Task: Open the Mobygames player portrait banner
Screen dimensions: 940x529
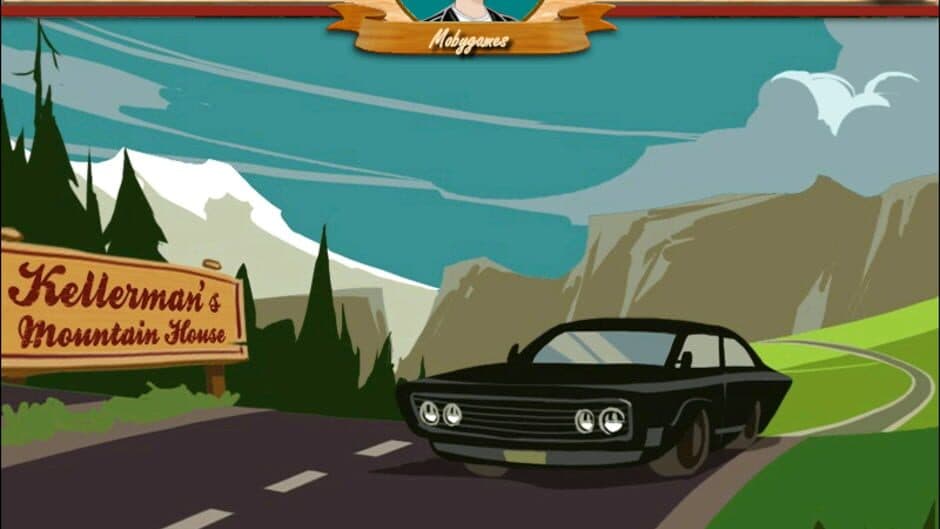Action: (x=470, y=24)
